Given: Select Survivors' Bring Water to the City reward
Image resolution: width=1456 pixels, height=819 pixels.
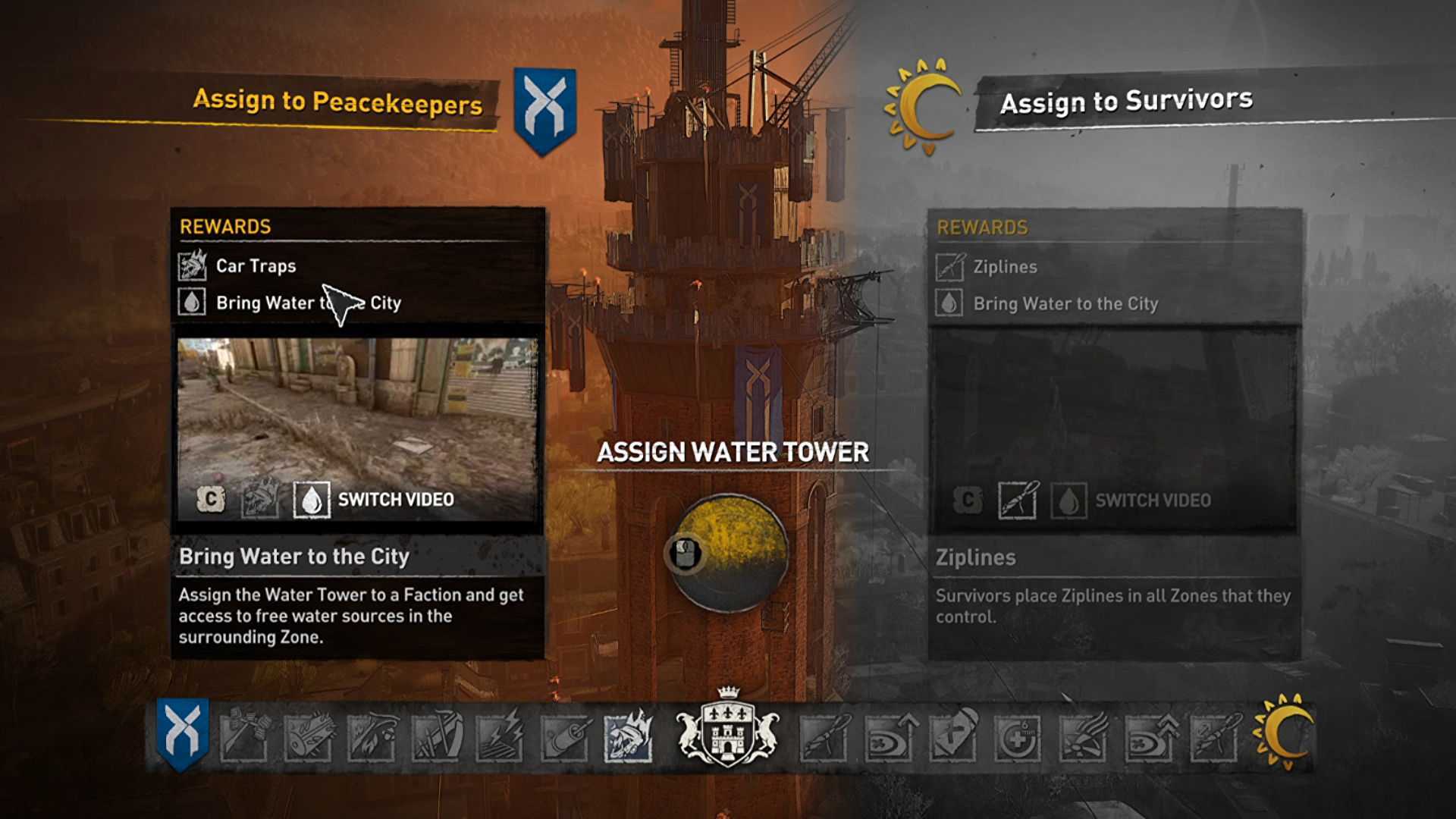Looking at the screenshot, I should [x=1065, y=304].
